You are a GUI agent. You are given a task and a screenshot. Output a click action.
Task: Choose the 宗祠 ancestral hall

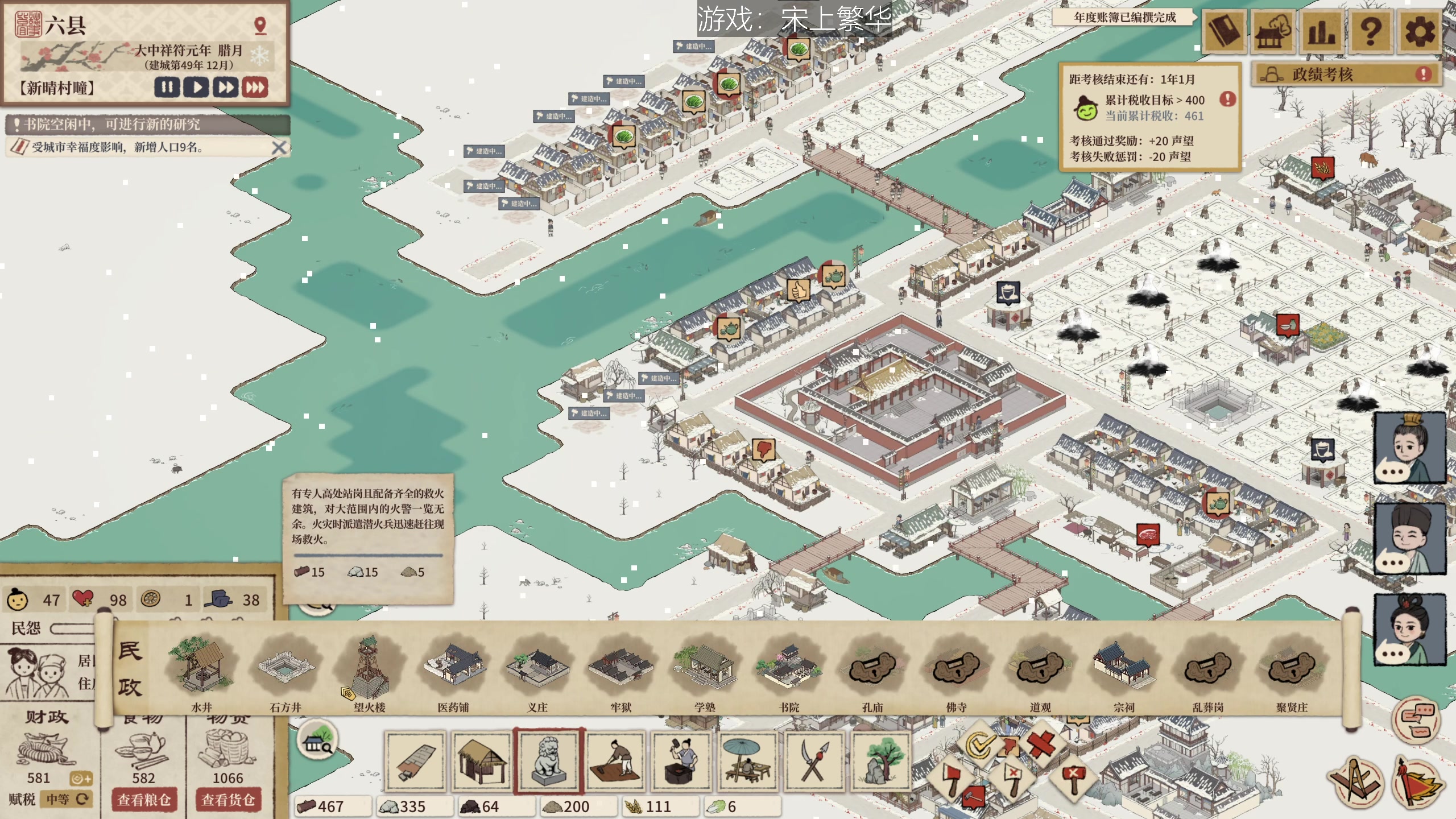tap(1124, 671)
